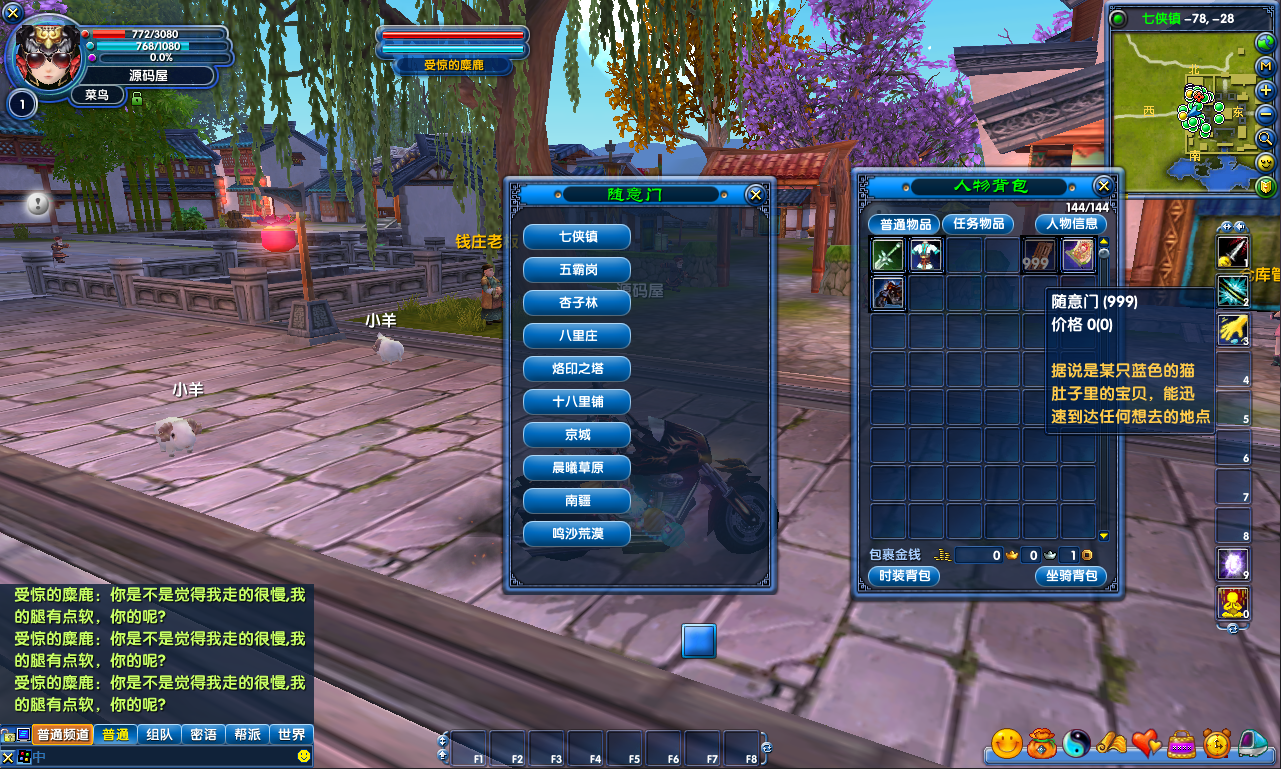Image resolution: width=1281 pixels, height=769 pixels.
Task: Open the 坐骑背包 mount bag
Action: 1070,576
